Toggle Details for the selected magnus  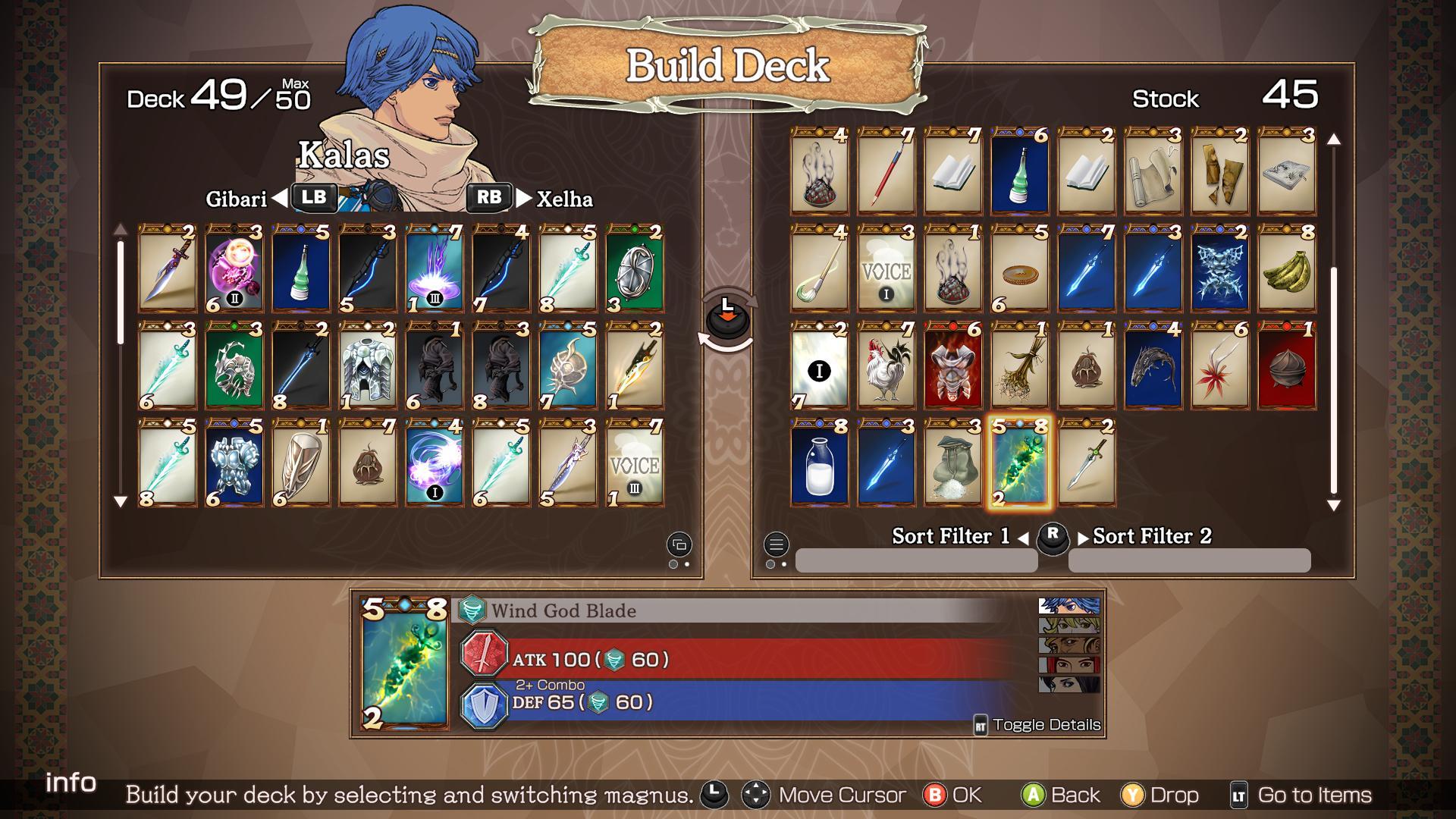1037,725
